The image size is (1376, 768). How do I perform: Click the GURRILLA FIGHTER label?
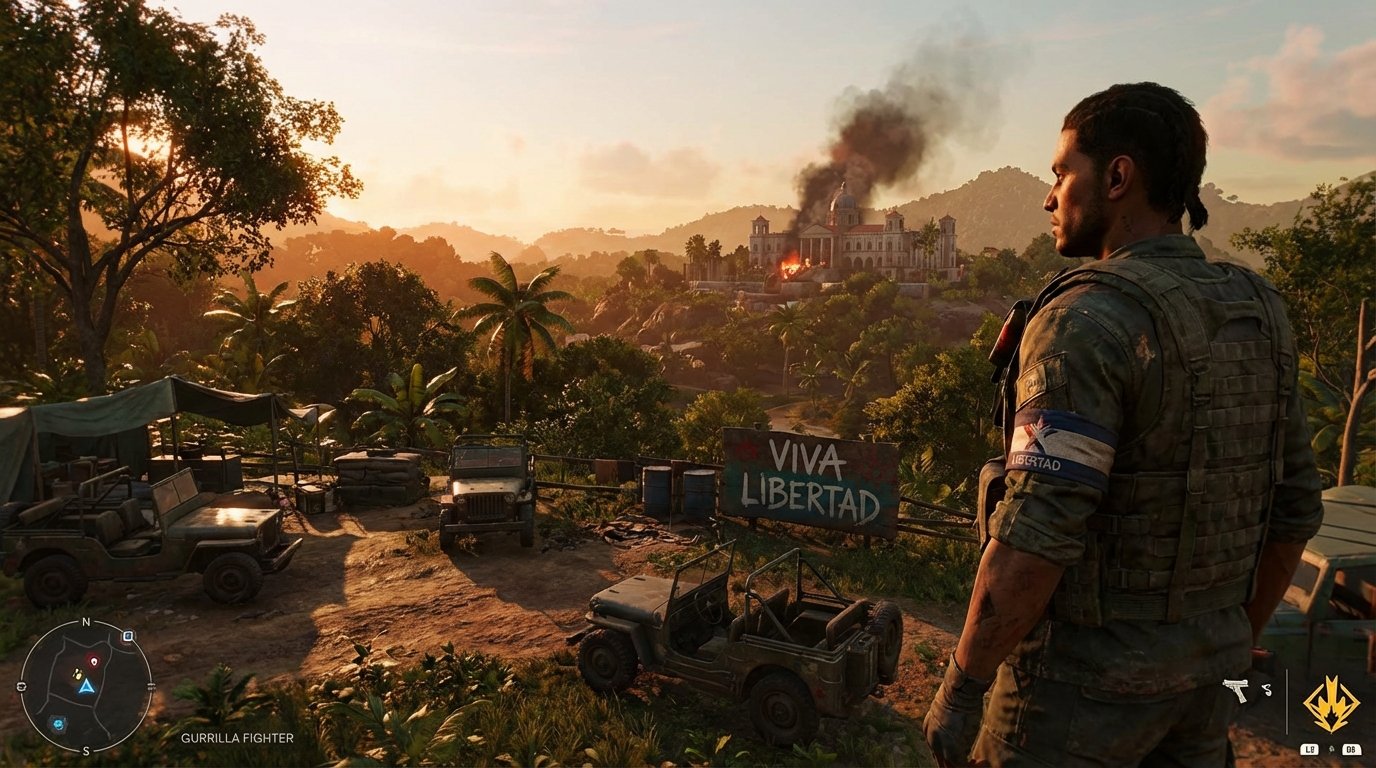tap(237, 737)
